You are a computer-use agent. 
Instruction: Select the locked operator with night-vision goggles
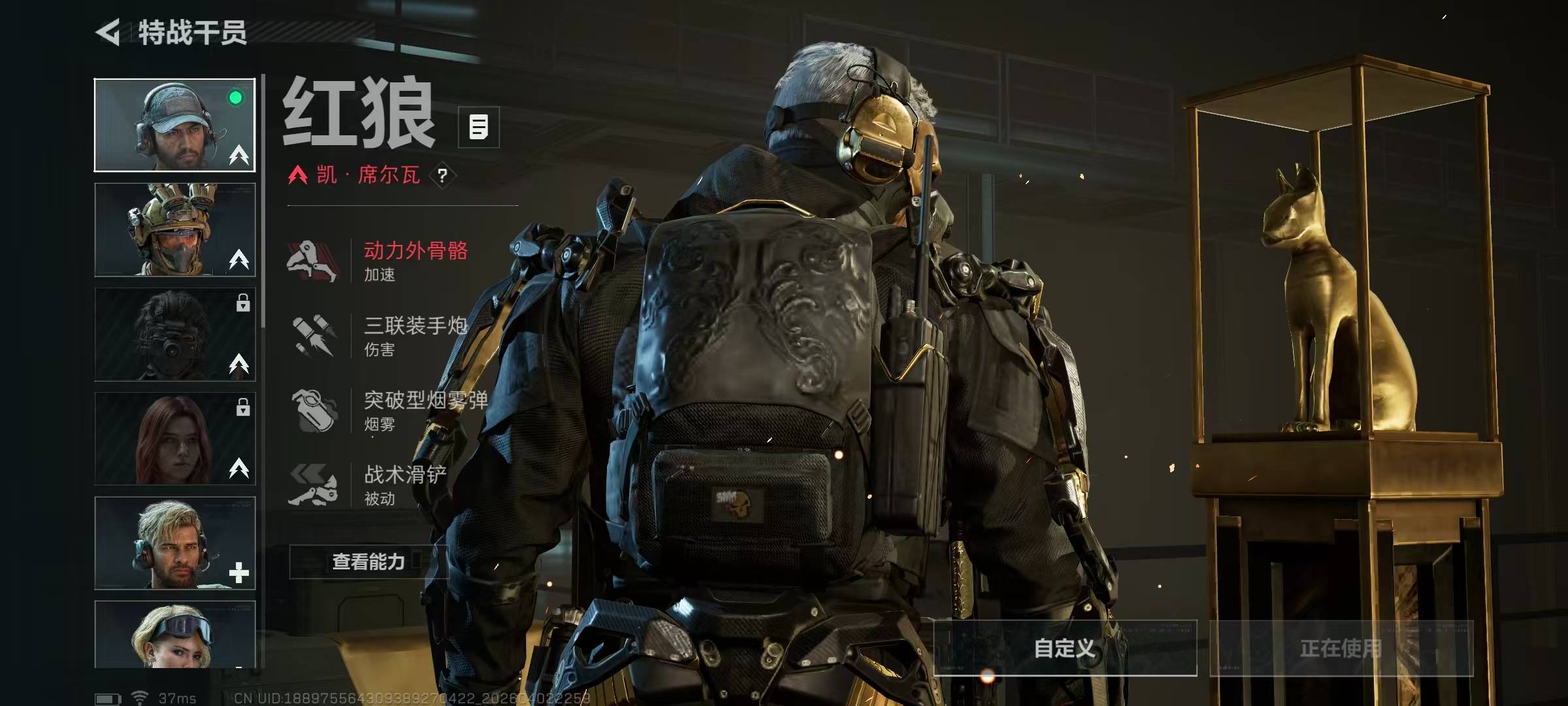[175, 334]
